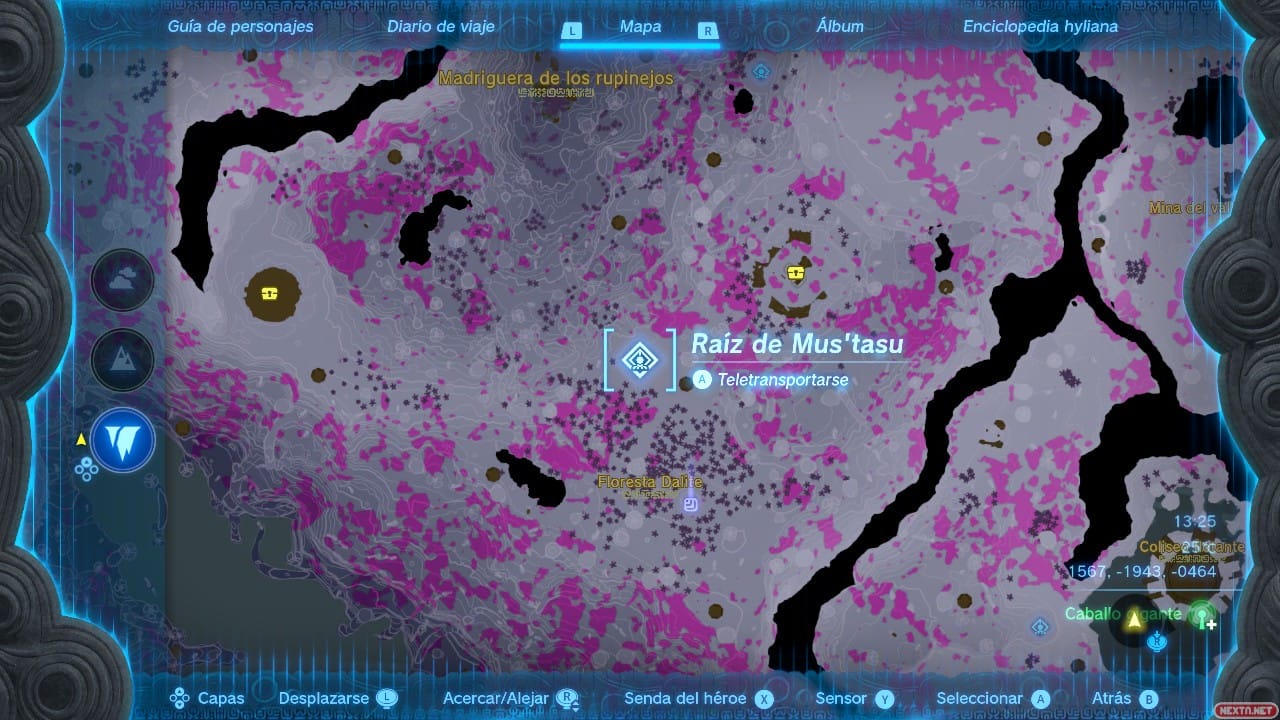This screenshot has width=1280, height=720.
Task: Open the Álbum tab
Action: point(840,27)
